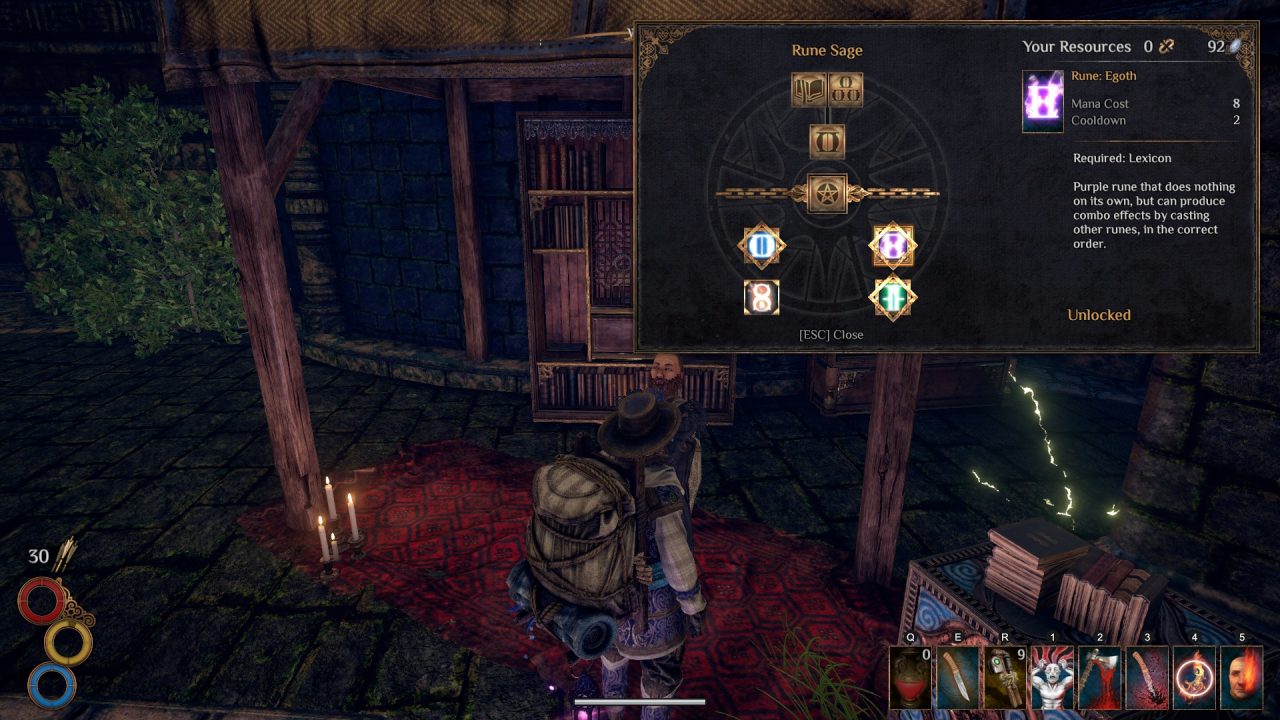Select the open book skill node
The height and width of the screenshot is (720, 1280).
point(808,90)
